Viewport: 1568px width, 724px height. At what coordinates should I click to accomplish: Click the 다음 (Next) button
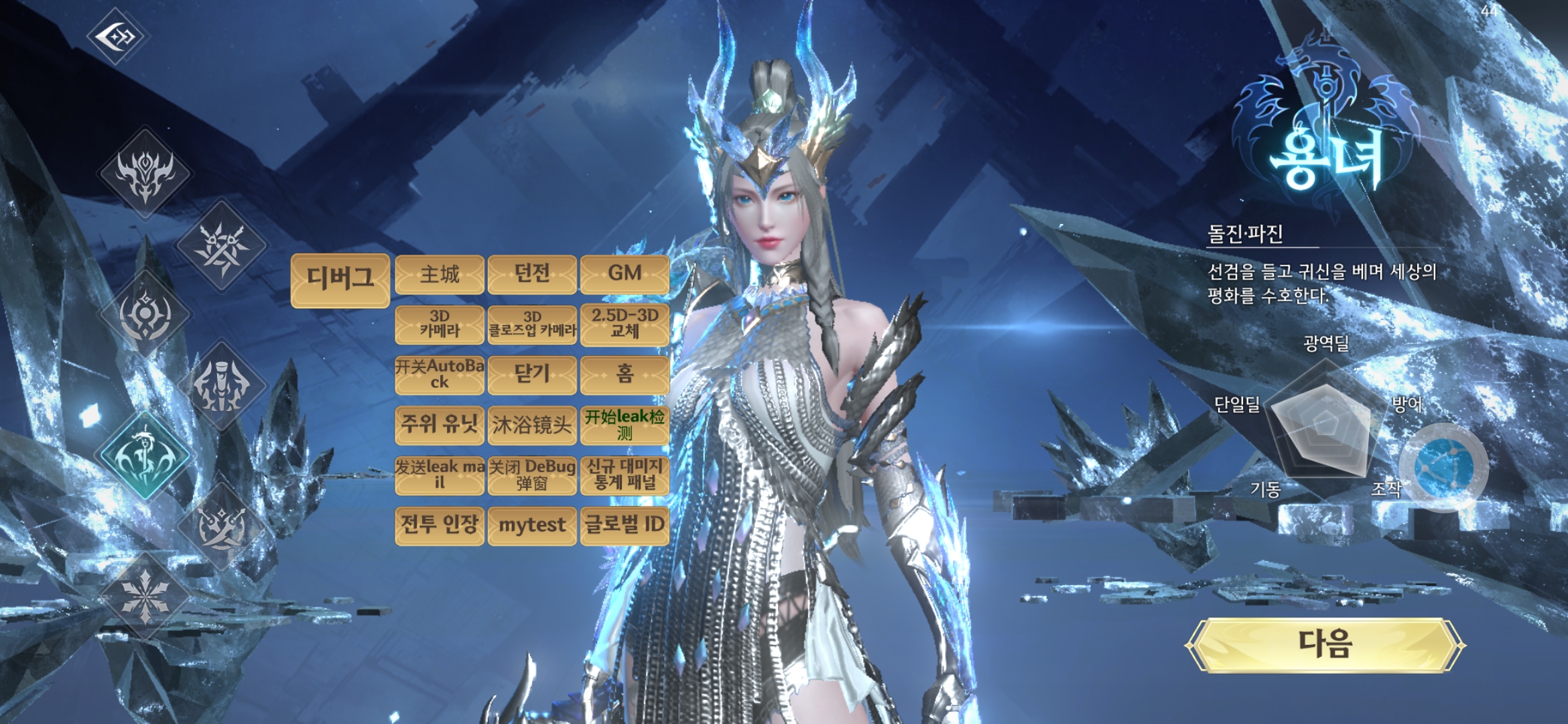[x=1325, y=645]
